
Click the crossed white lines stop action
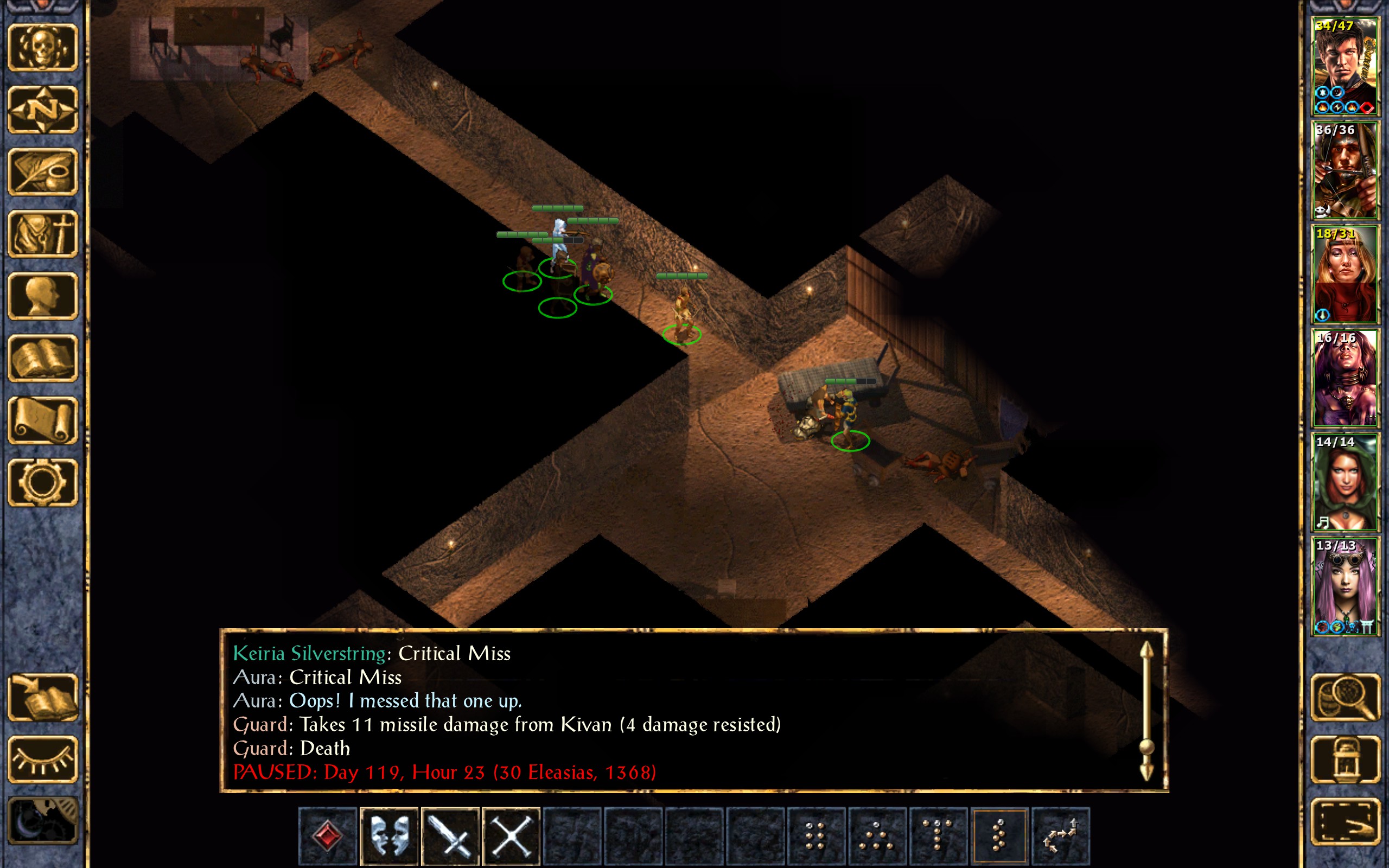pos(511,835)
